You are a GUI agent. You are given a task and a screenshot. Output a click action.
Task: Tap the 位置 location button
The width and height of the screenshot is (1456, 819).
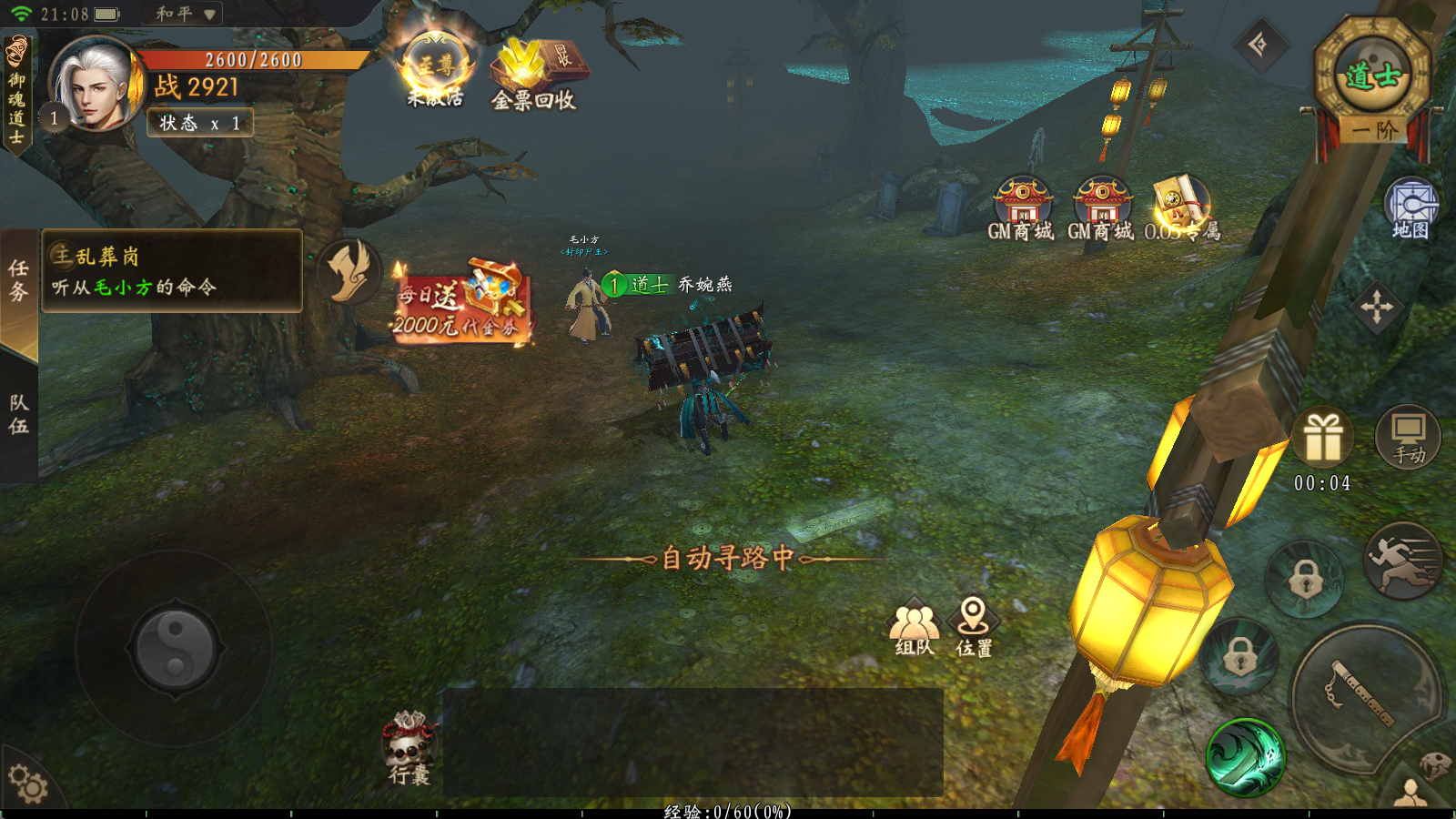point(974,627)
